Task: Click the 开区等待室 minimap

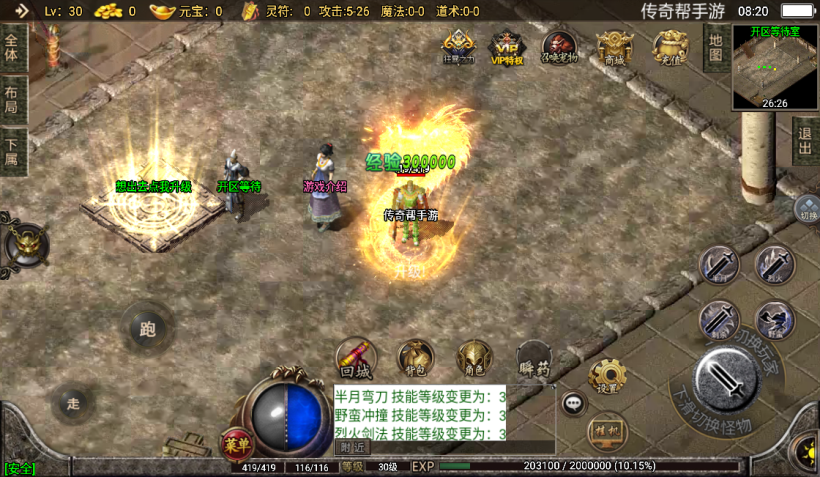Action: [x=775, y=66]
